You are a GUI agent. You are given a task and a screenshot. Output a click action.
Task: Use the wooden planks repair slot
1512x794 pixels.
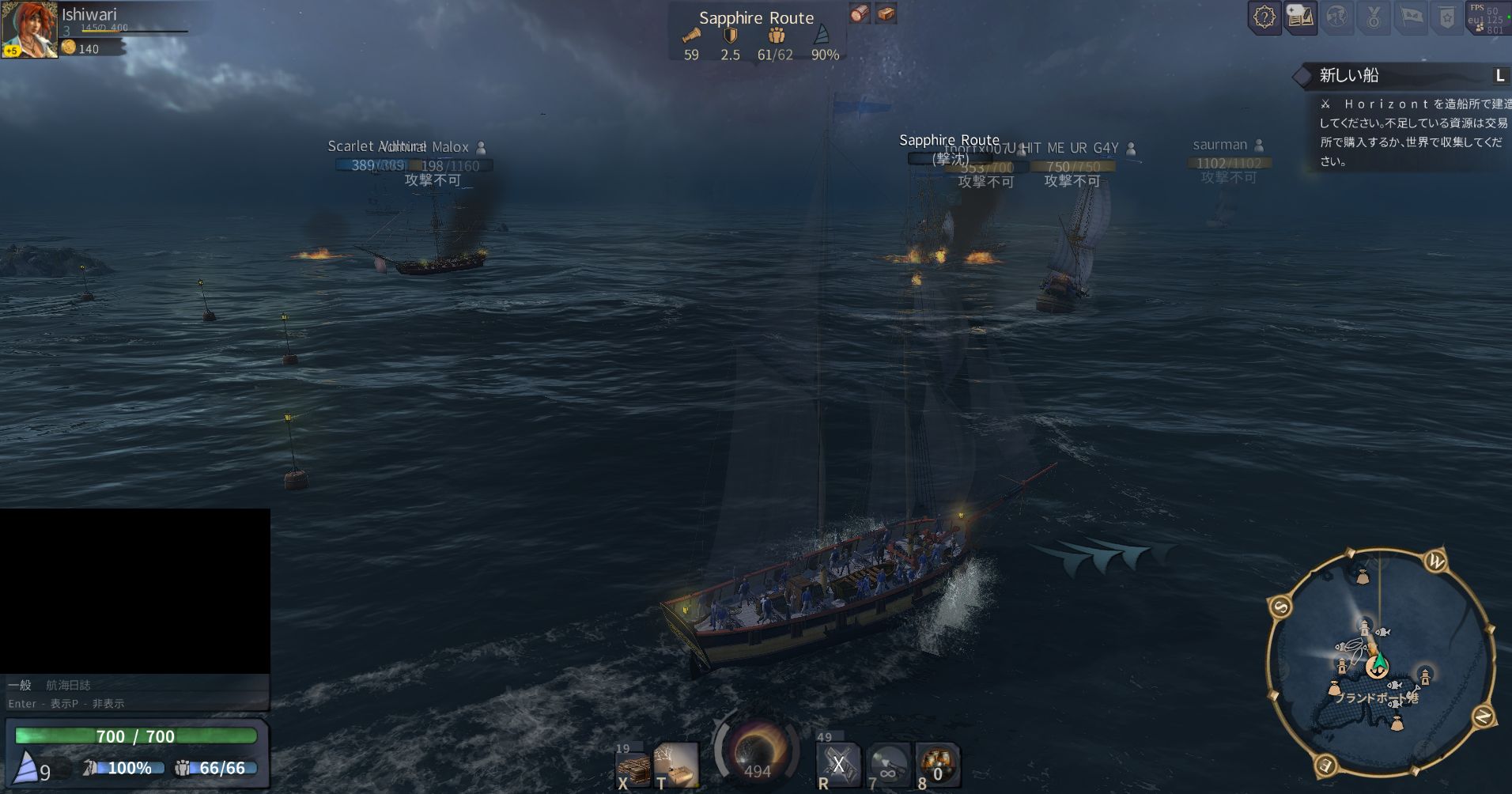point(634,767)
